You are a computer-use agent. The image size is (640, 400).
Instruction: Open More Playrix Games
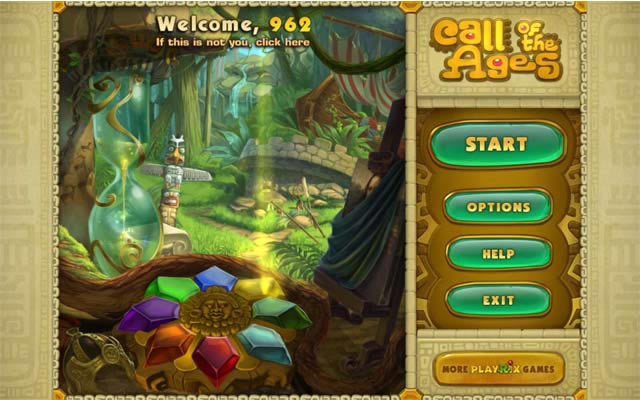(498, 368)
